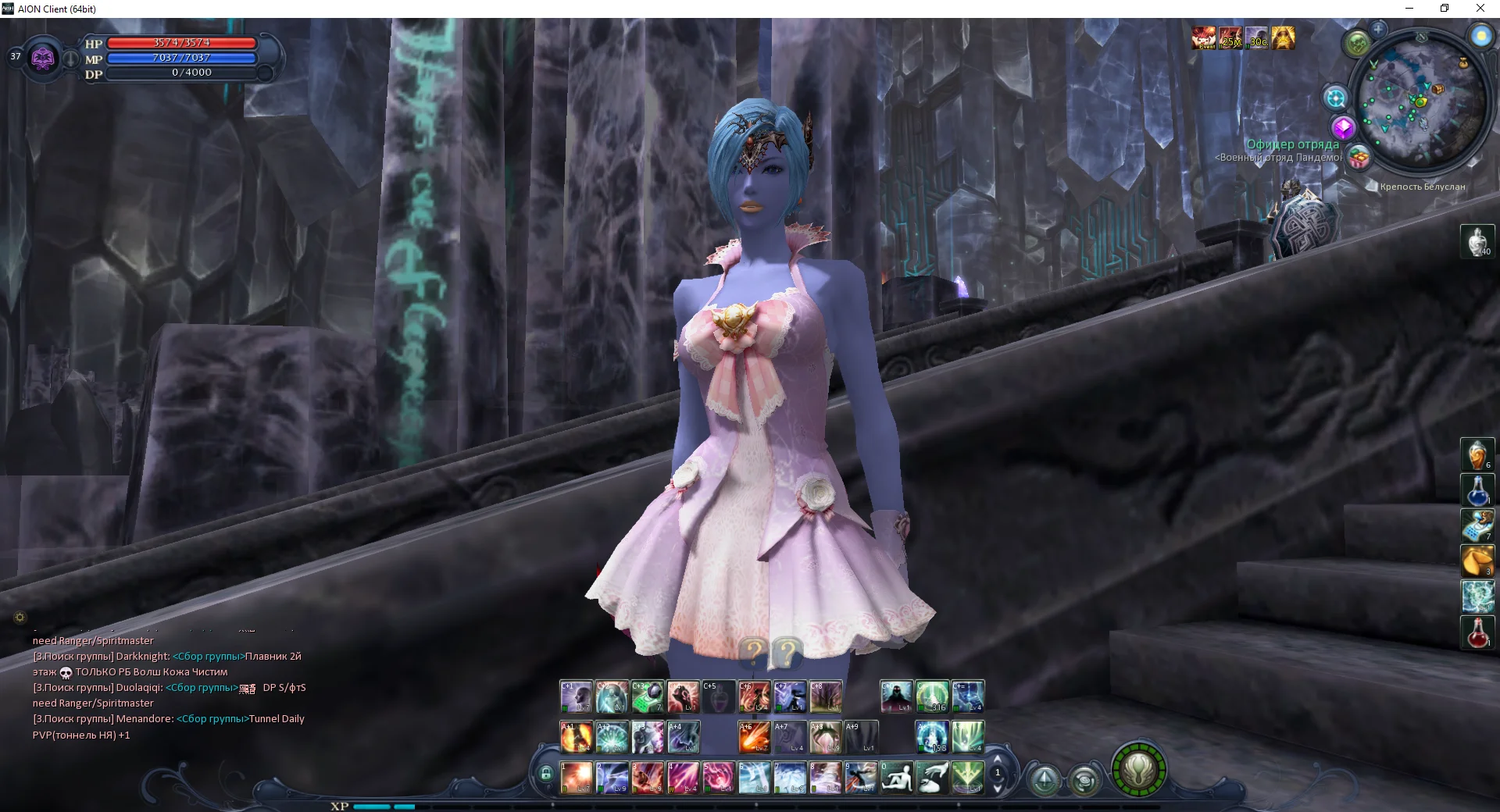Click the Event buff icon
The width and height of the screenshot is (1500, 812).
[1203, 37]
